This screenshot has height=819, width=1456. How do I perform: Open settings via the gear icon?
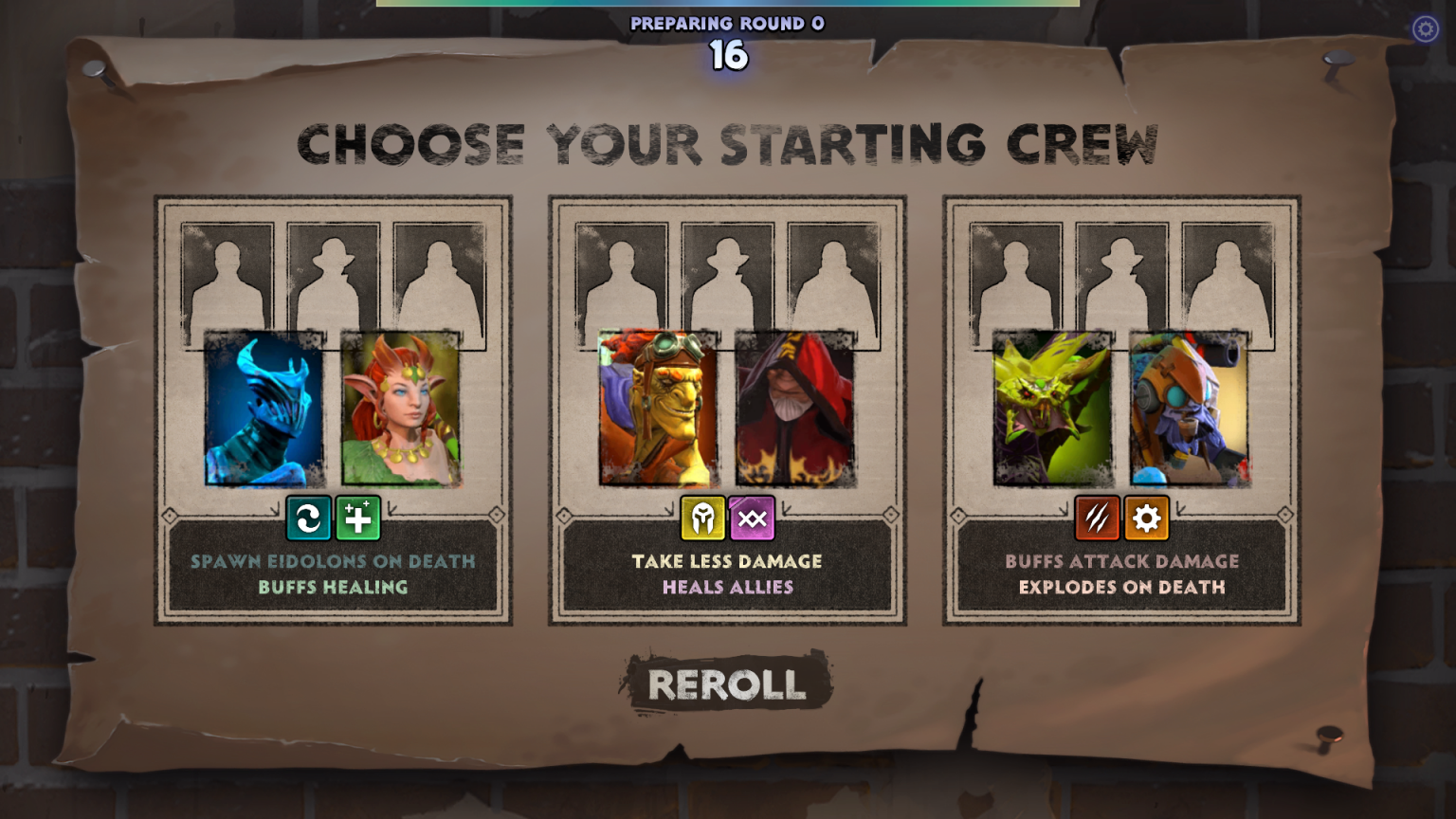coord(1425,29)
